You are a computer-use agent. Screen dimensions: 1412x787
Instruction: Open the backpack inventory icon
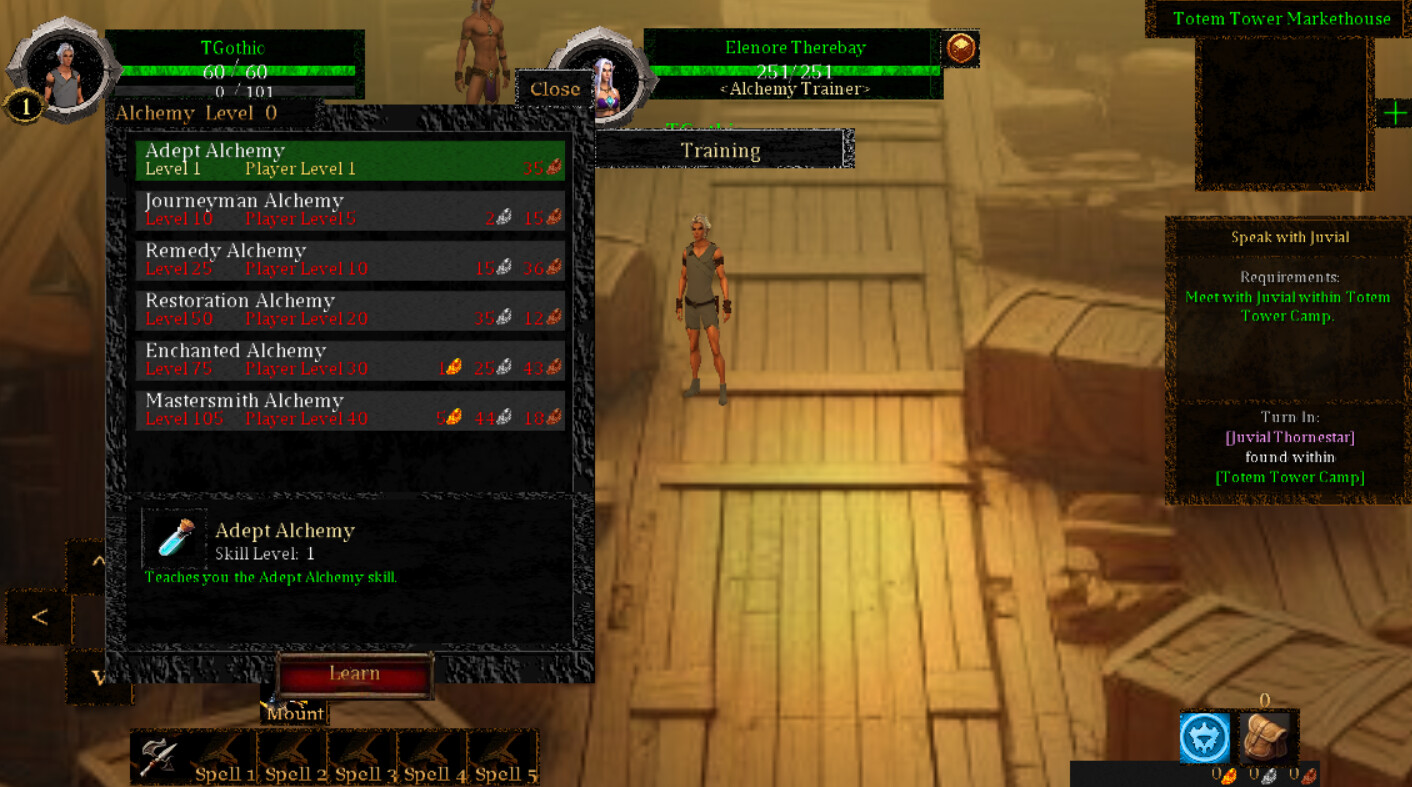1268,737
